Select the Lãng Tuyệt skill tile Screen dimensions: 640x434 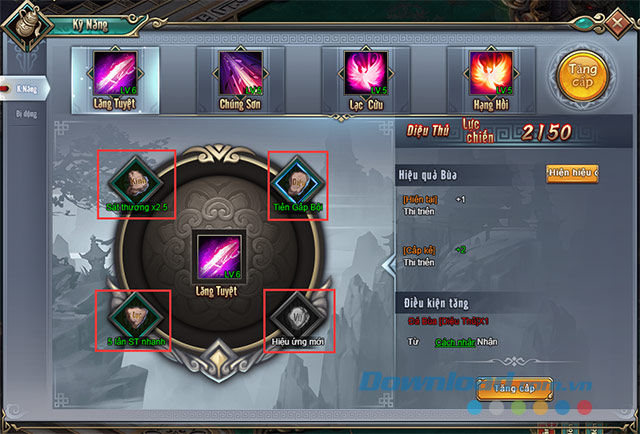click(x=113, y=74)
